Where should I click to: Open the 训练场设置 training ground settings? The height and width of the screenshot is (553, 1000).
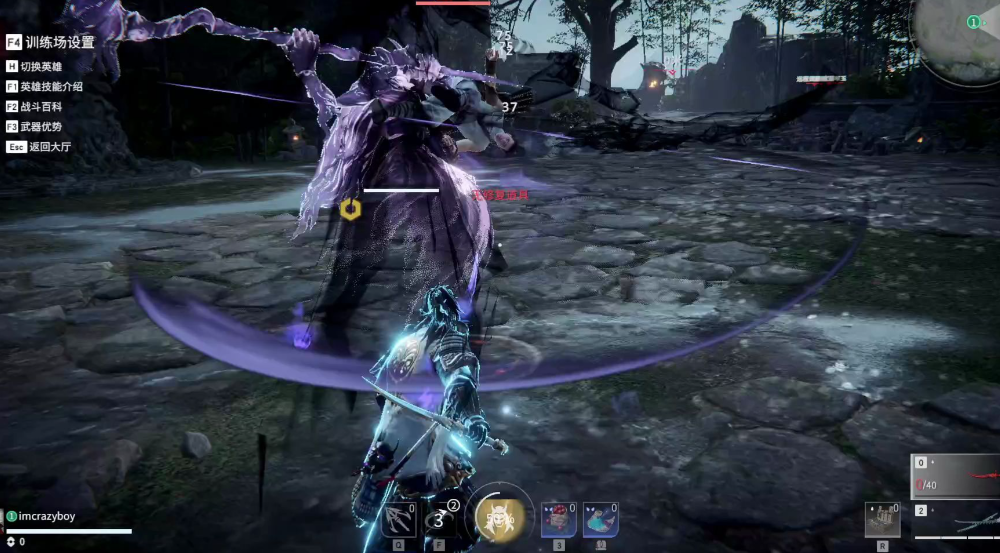[x=50, y=42]
